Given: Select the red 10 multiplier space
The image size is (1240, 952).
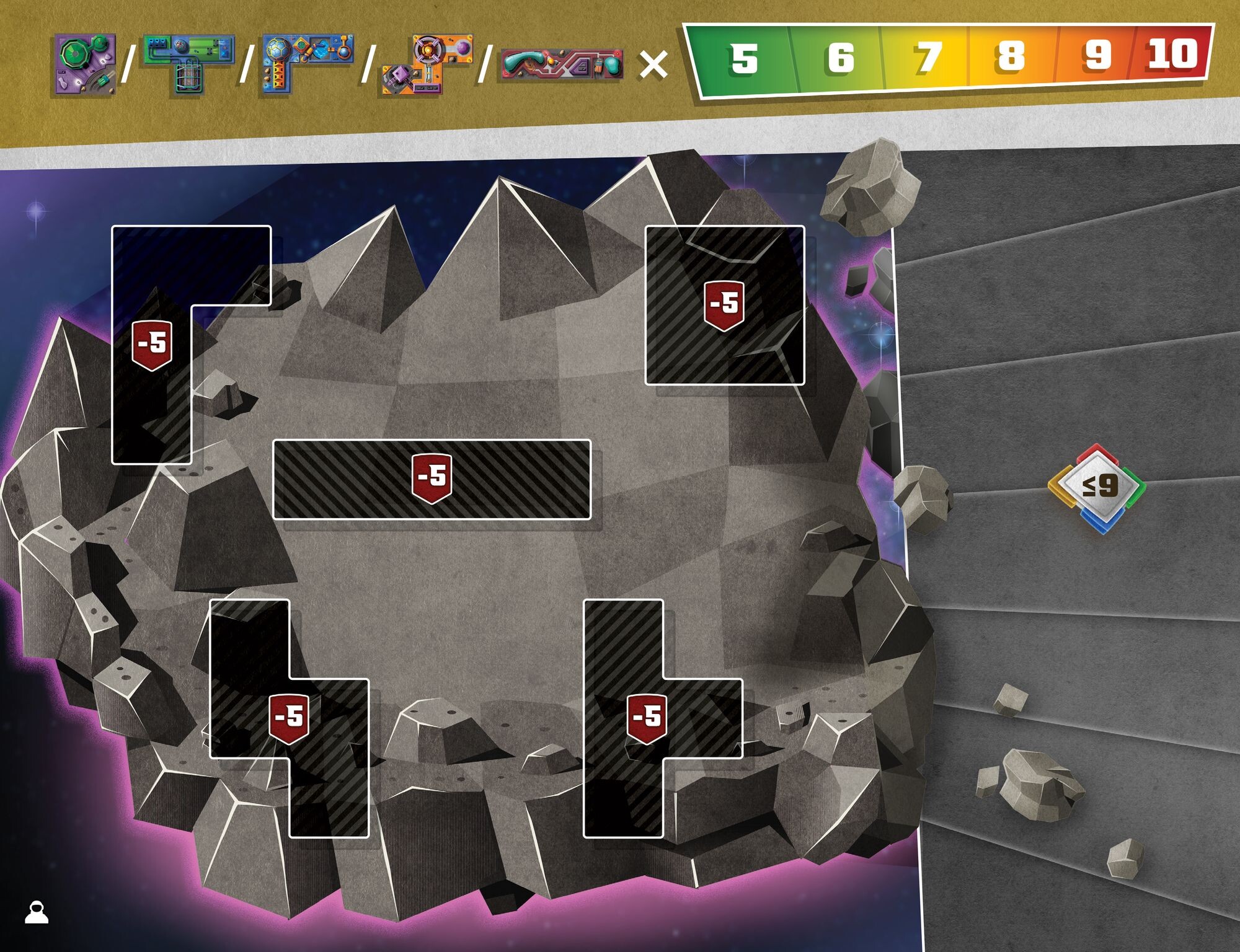Looking at the screenshot, I should coord(1172,53).
